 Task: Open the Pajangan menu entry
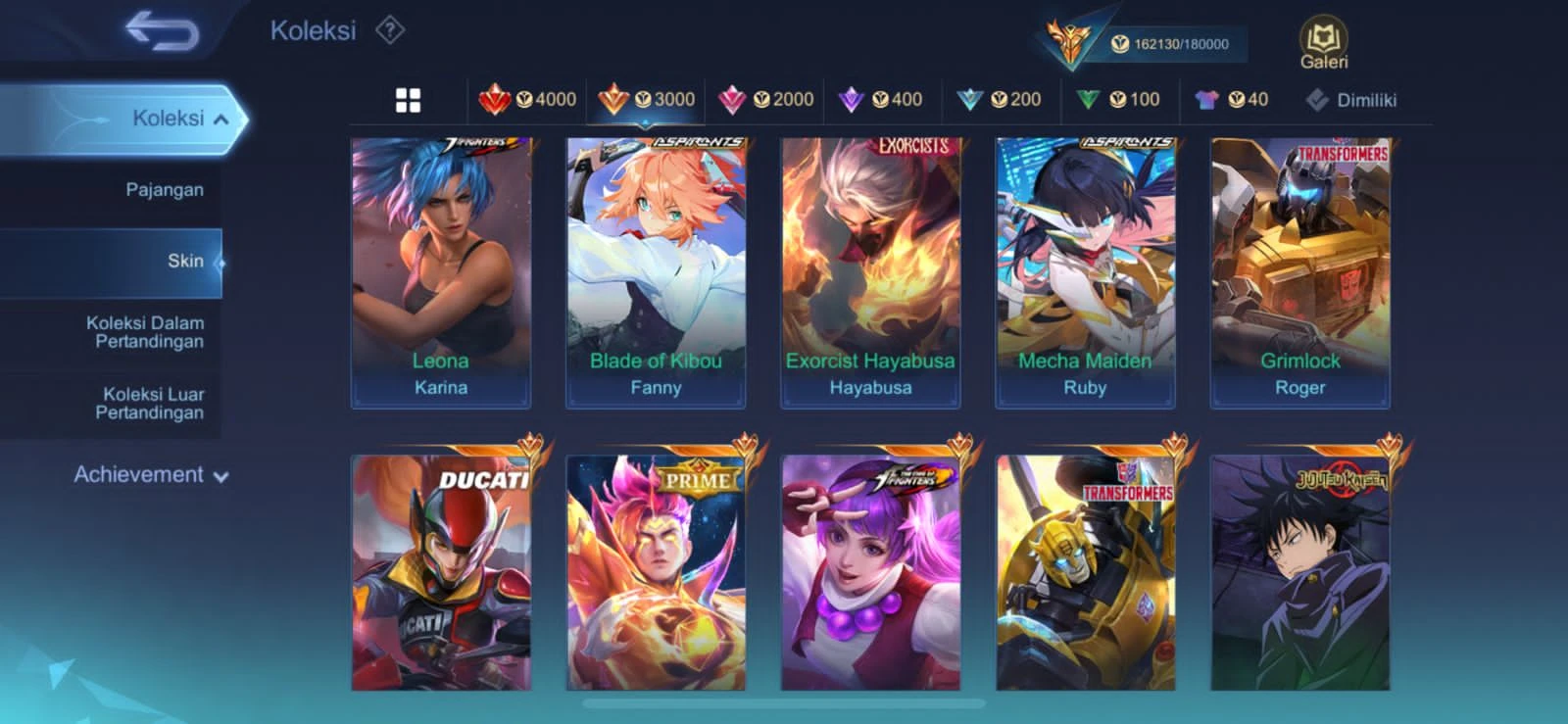point(164,190)
